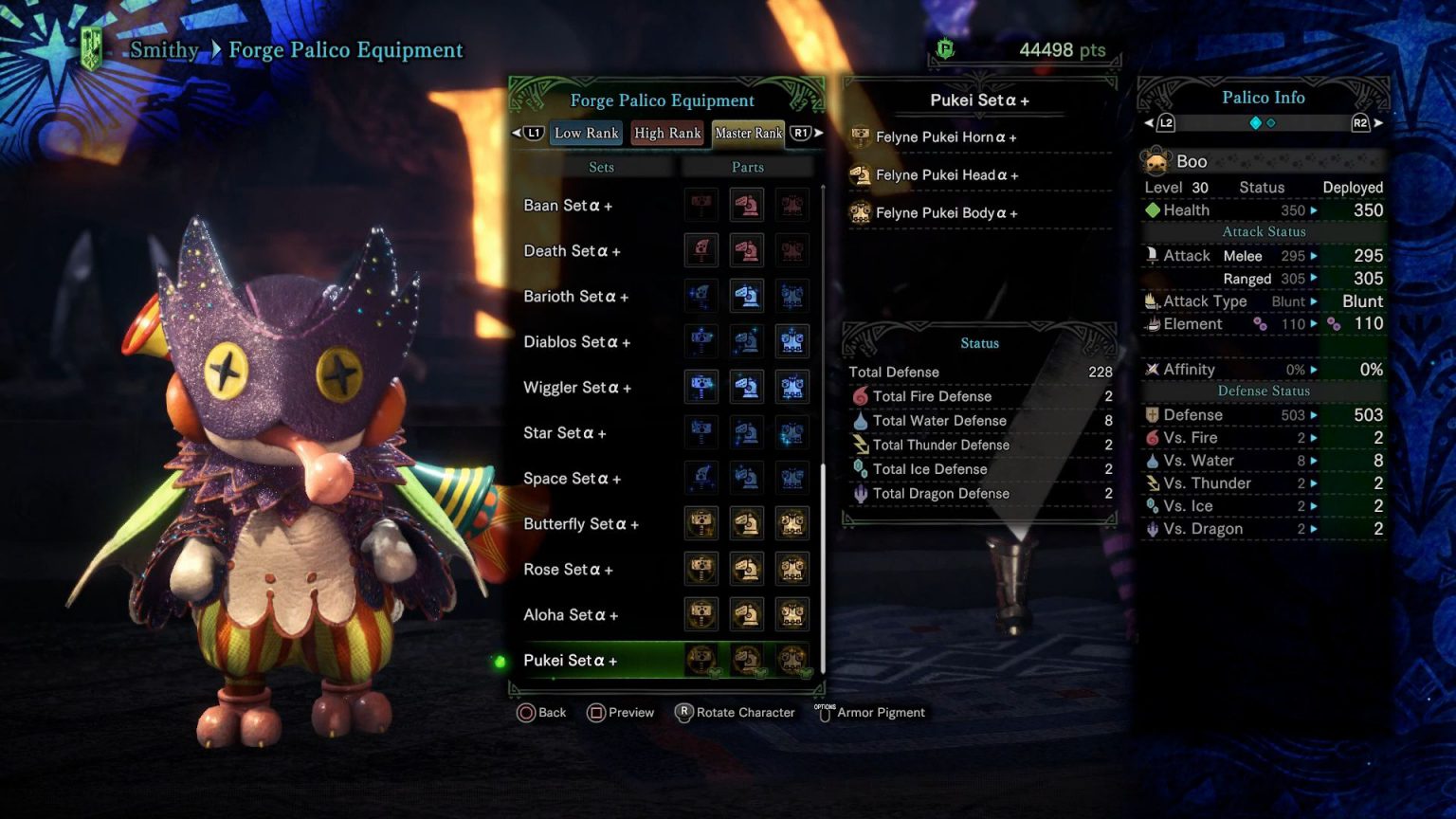
Task: Select the Total Fire Defense flame icon
Action: click(x=861, y=396)
